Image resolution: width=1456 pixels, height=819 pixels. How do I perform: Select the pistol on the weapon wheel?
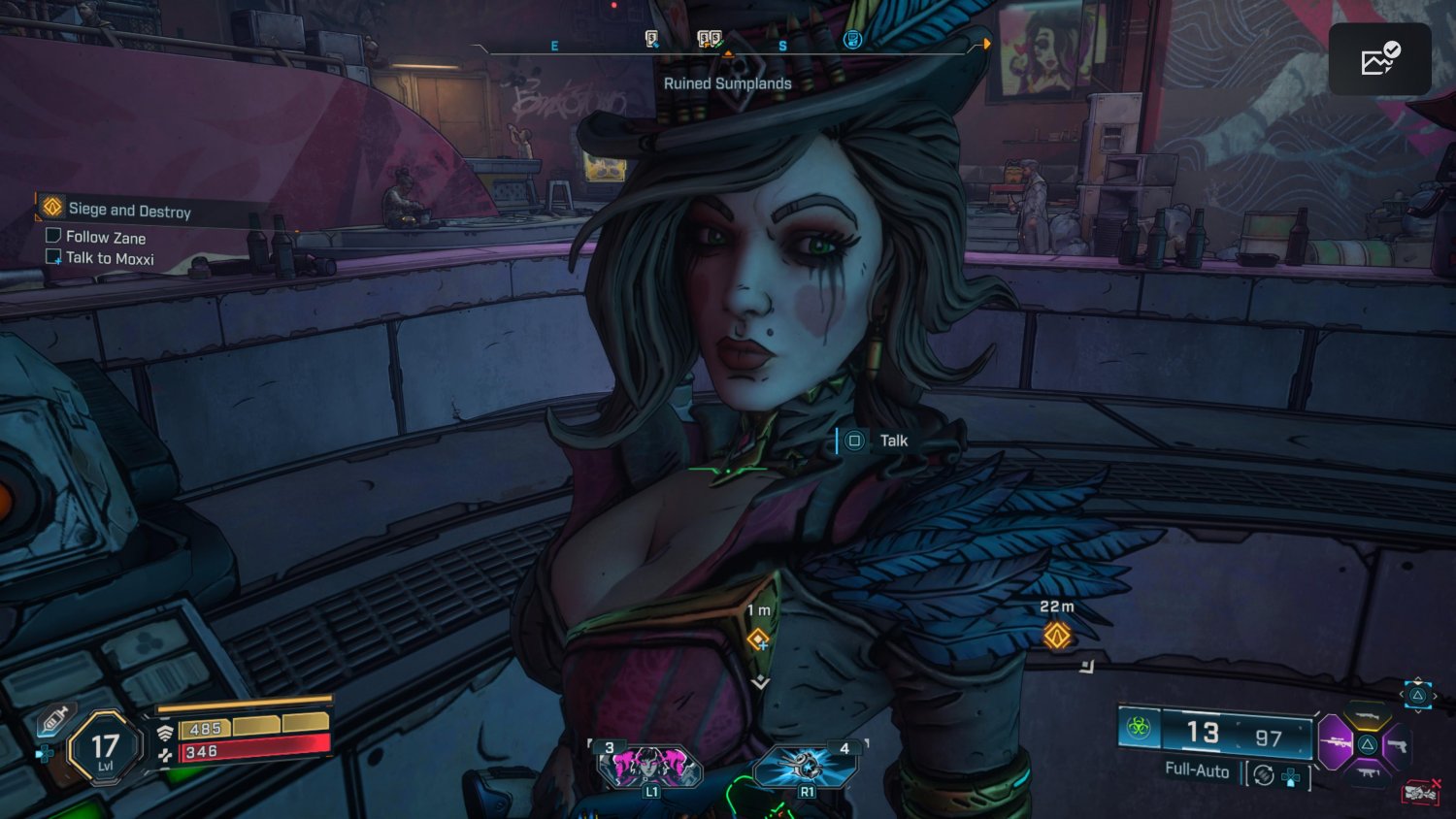(x=1399, y=745)
